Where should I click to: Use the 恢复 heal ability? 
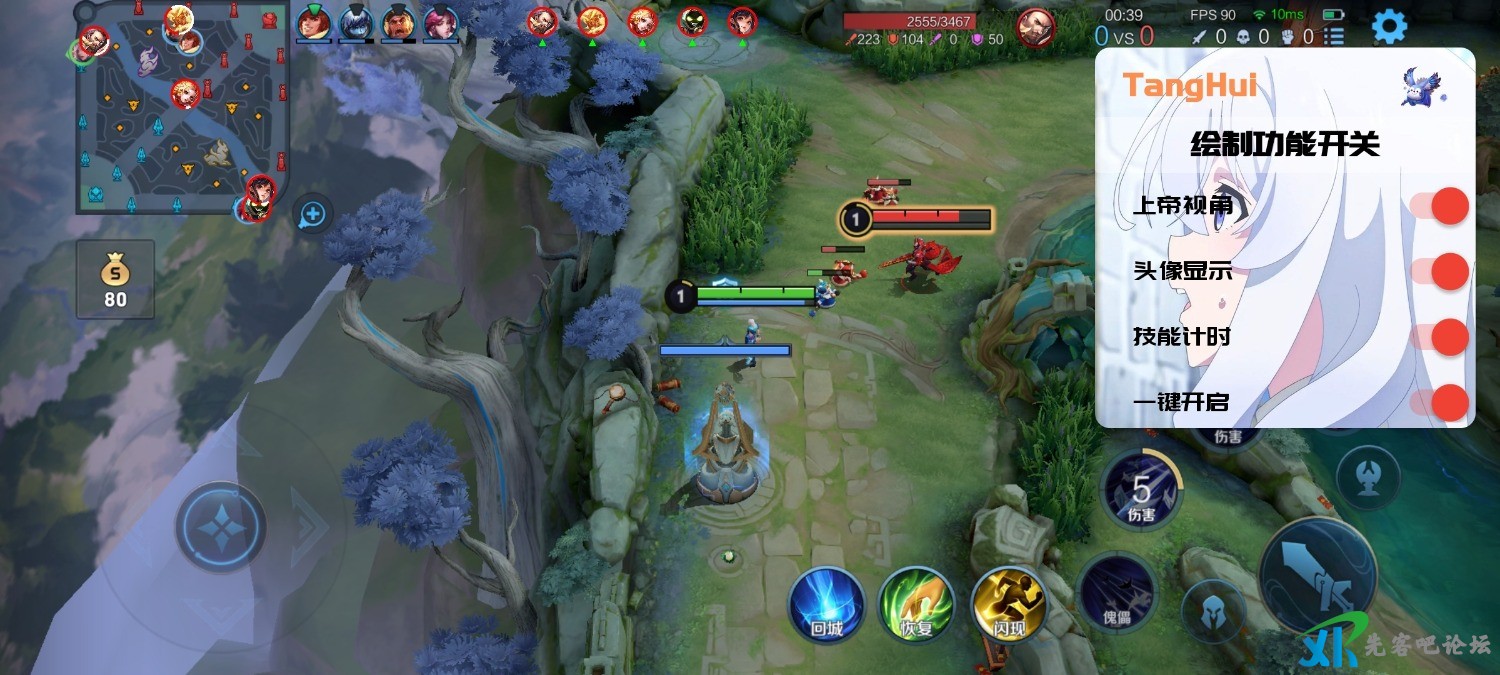[913, 604]
